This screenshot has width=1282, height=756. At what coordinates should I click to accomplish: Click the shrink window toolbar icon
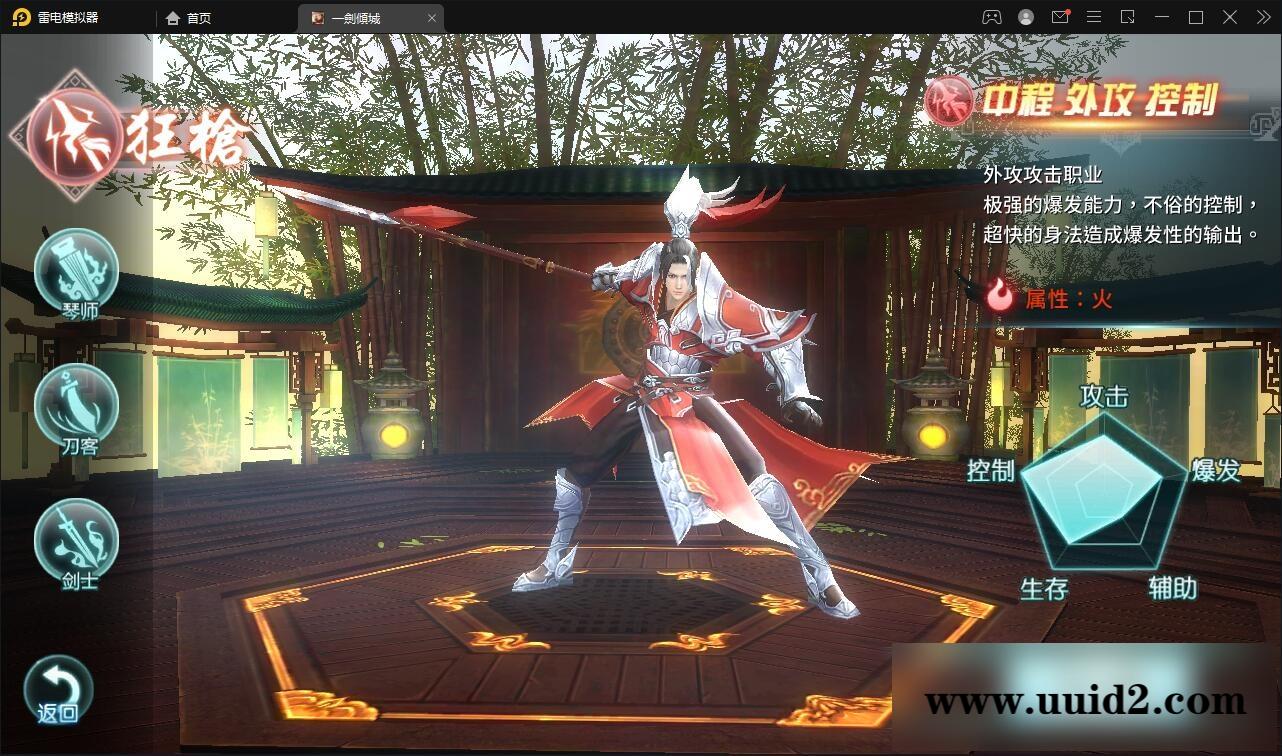coord(1127,17)
